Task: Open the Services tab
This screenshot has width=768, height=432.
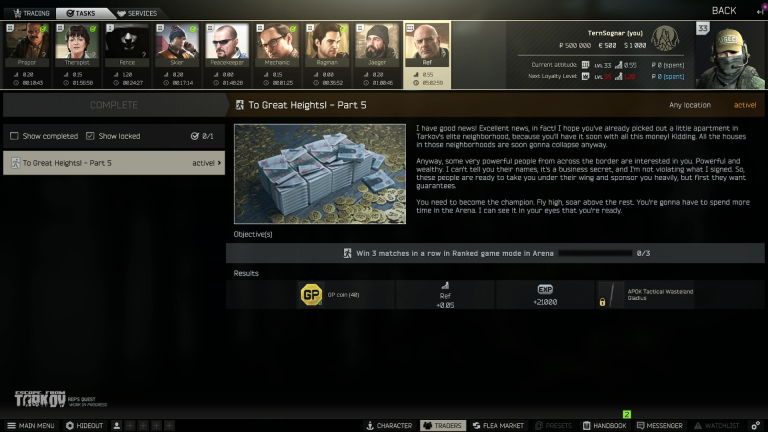Action: coord(138,13)
